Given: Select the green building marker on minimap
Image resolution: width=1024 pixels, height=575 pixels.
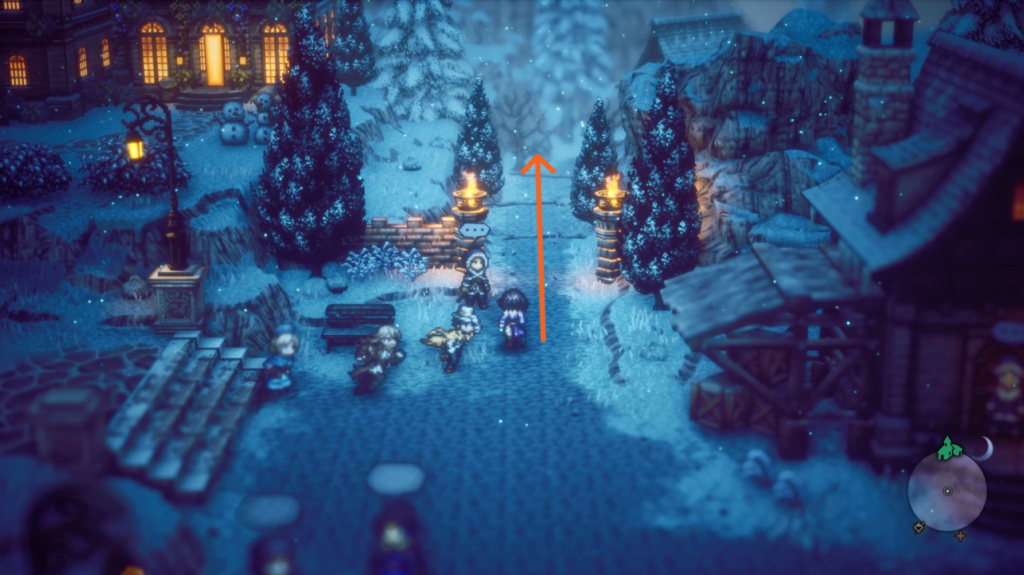Looking at the screenshot, I should point(947,449).
